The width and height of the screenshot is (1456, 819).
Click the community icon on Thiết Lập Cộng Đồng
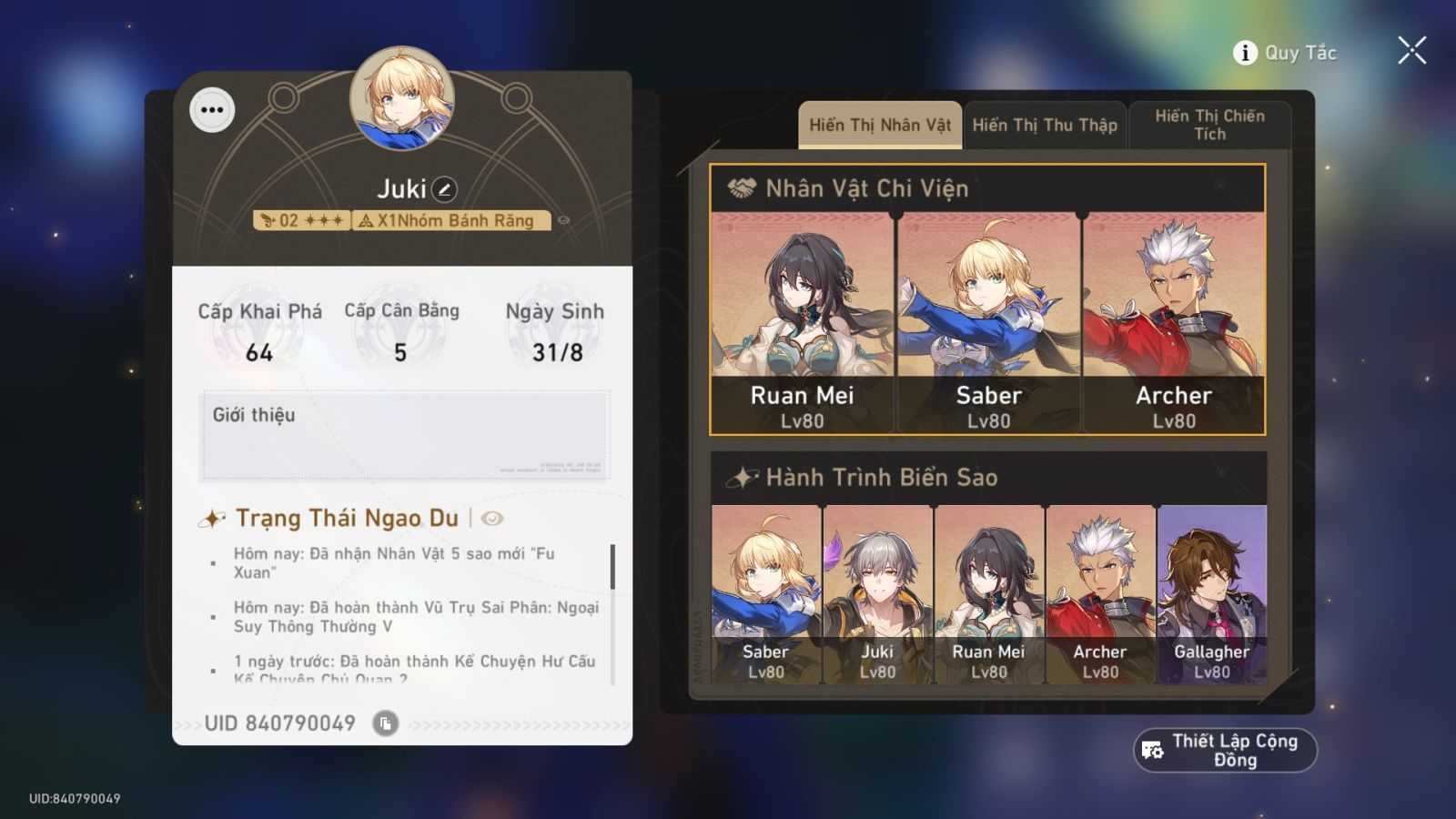pos(1150,749)
